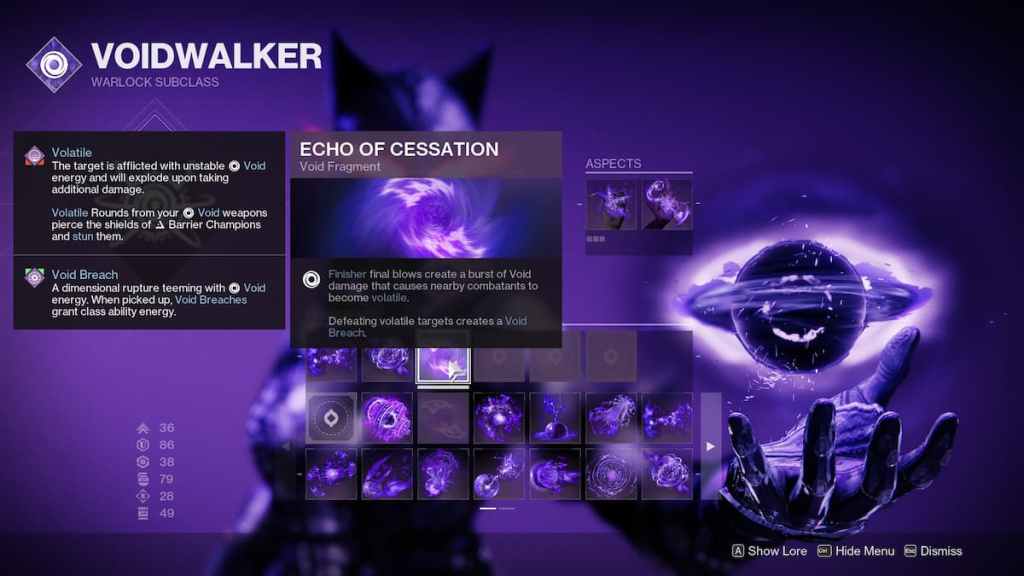Select the fragment with concentric ring pattern
Screen dimensions: 1024x576
(x=611, y=474)
